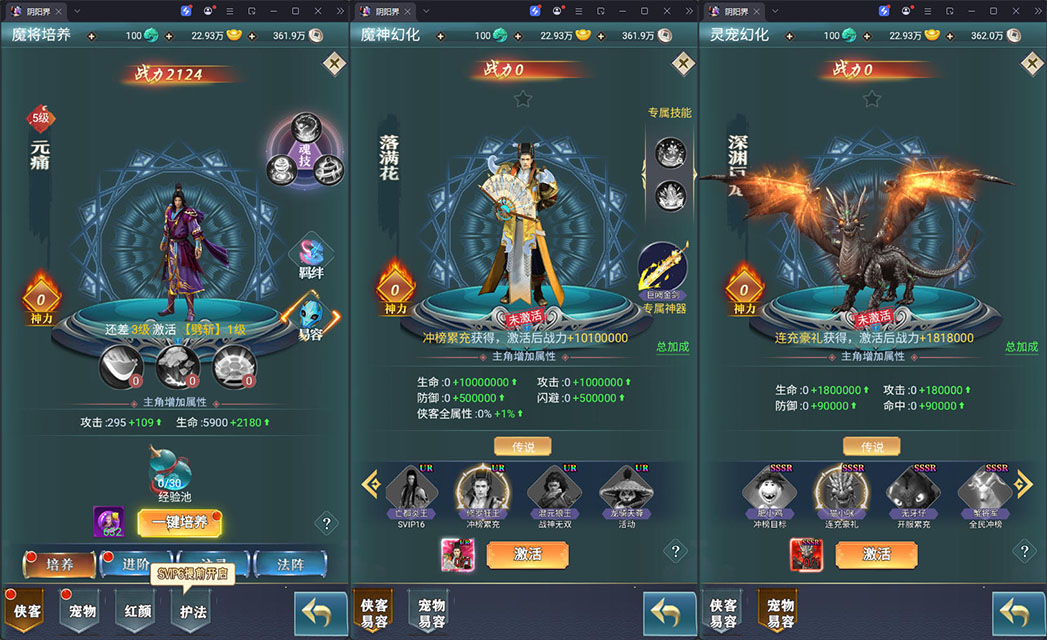
Task: Choose the 龙猫天尊 panda portrait
Action: coord(626,490)
